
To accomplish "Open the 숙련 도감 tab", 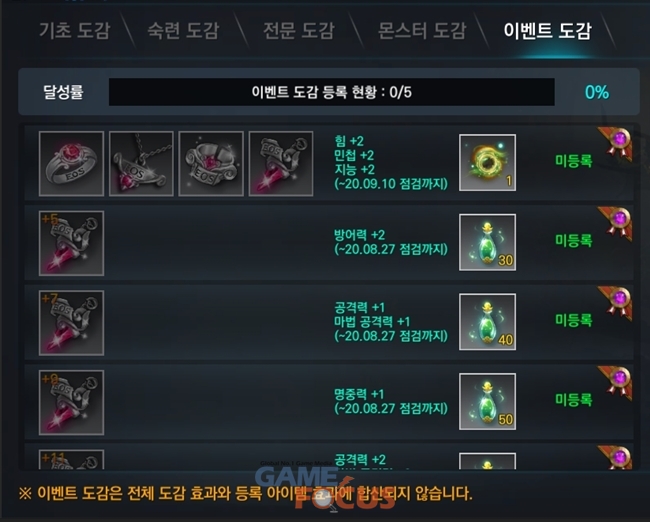I will 183,30.
